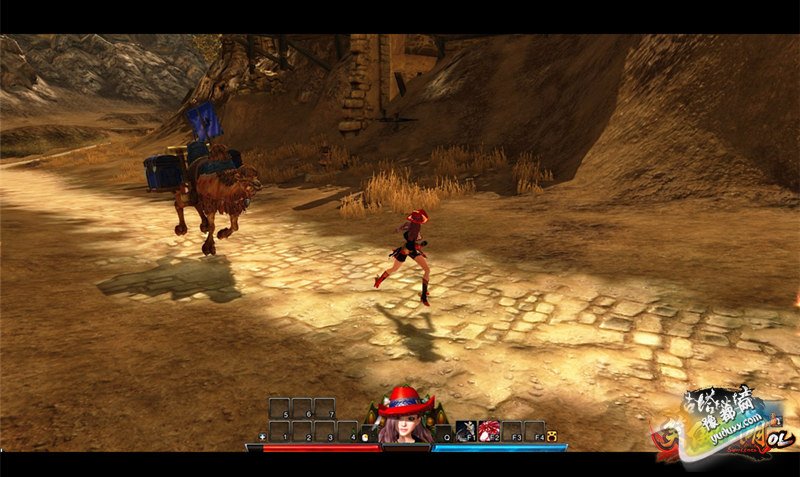The width and height of the screenshot is (800, 477).
Task: Select hotbar slot number 4
Action: point(348,431)
